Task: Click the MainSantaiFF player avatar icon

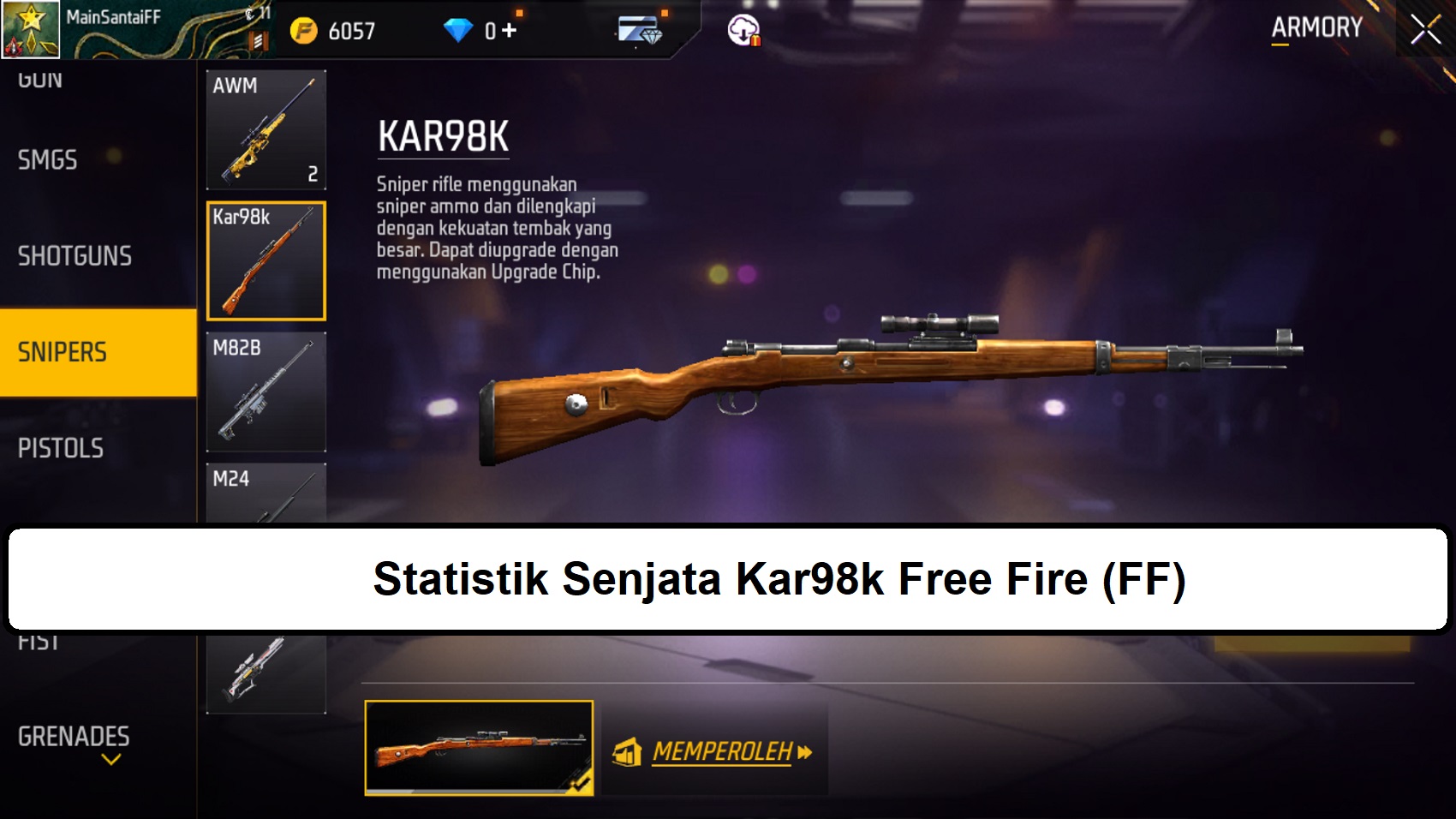Action: pos(30,30)
